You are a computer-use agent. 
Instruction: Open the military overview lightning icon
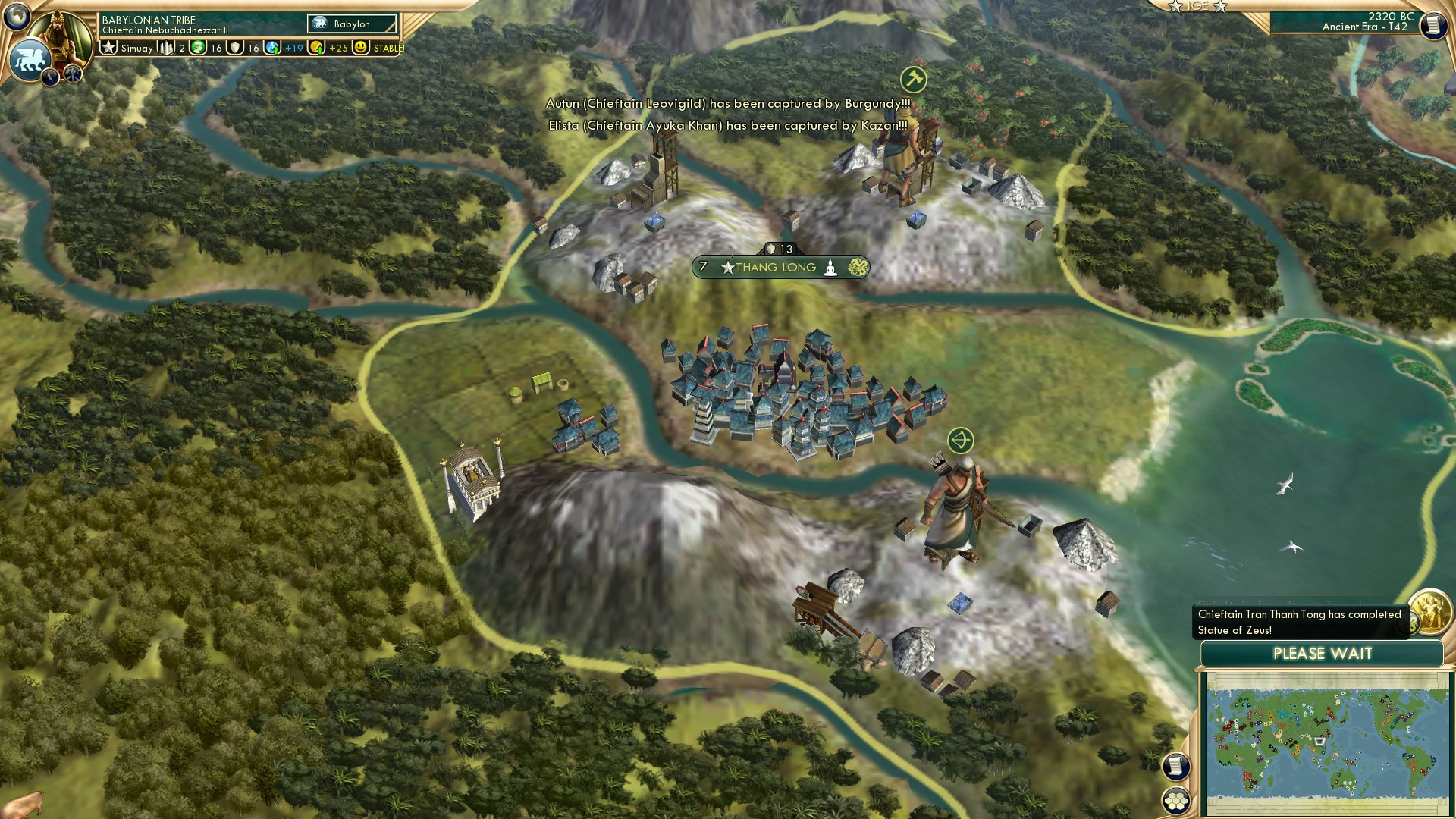pyautogui.click(x=49, y=75)
